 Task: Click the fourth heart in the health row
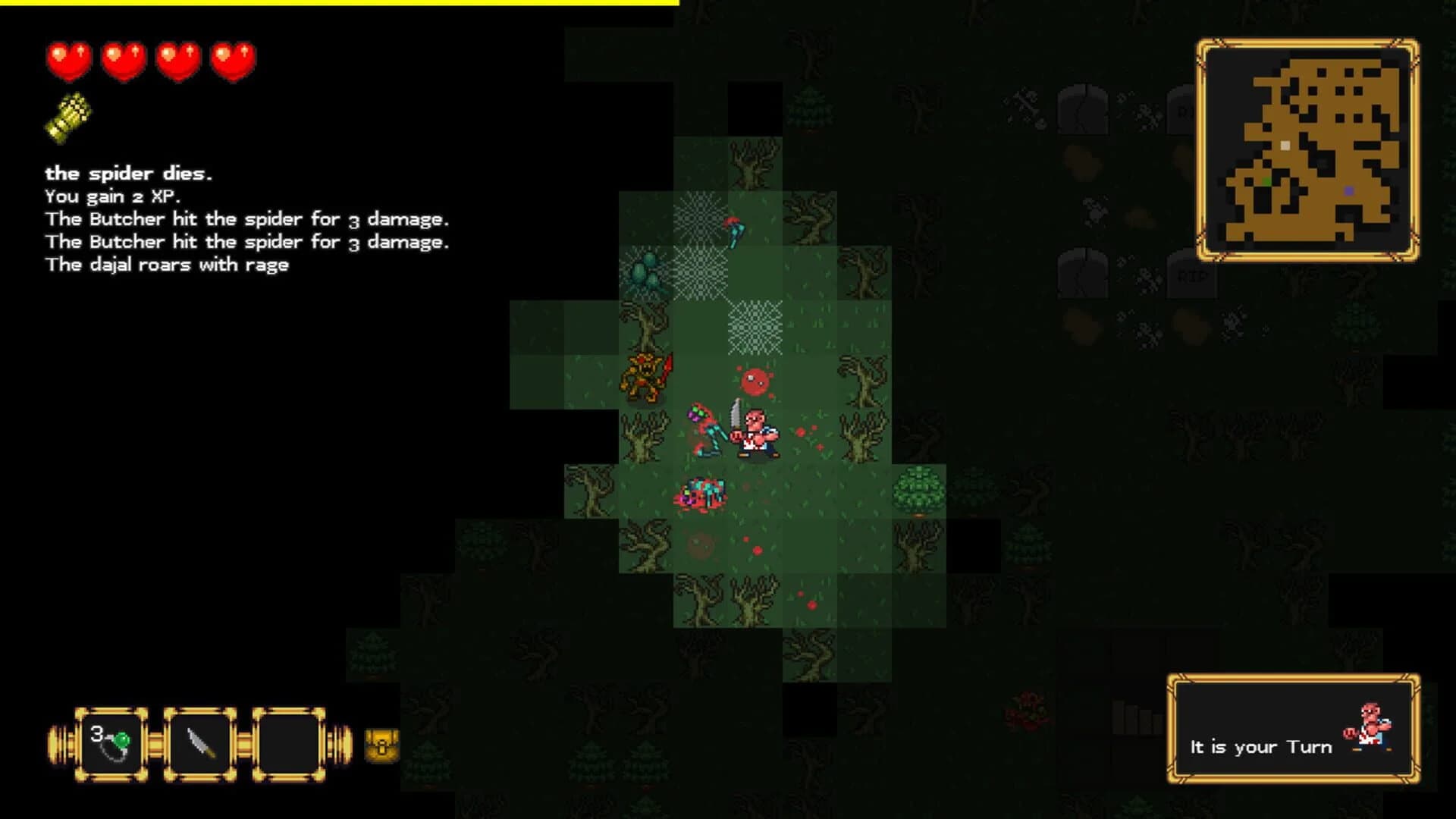(x=233, y=60)
